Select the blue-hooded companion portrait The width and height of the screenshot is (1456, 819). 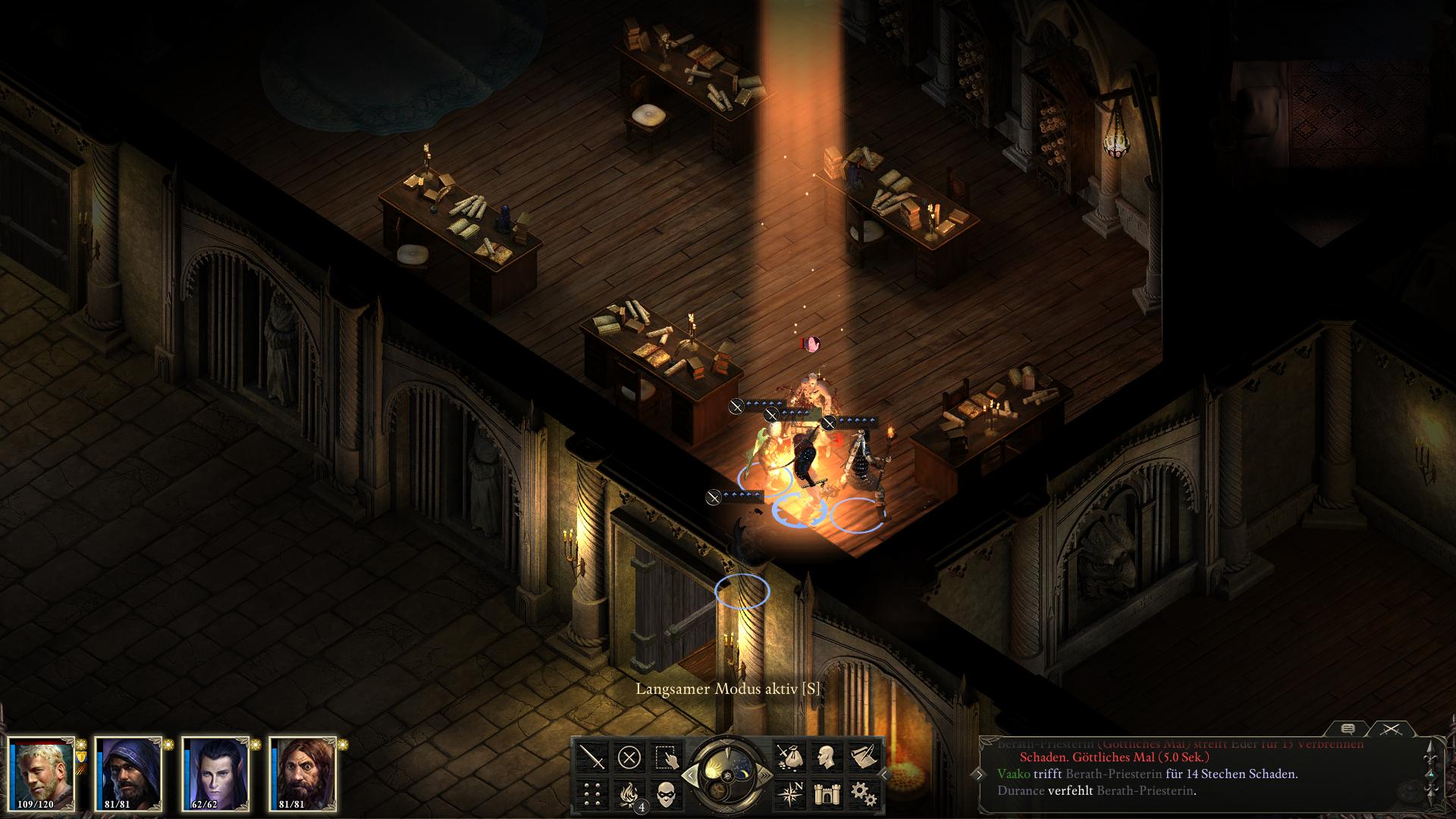pyautogui.click(x=128, y=773)
